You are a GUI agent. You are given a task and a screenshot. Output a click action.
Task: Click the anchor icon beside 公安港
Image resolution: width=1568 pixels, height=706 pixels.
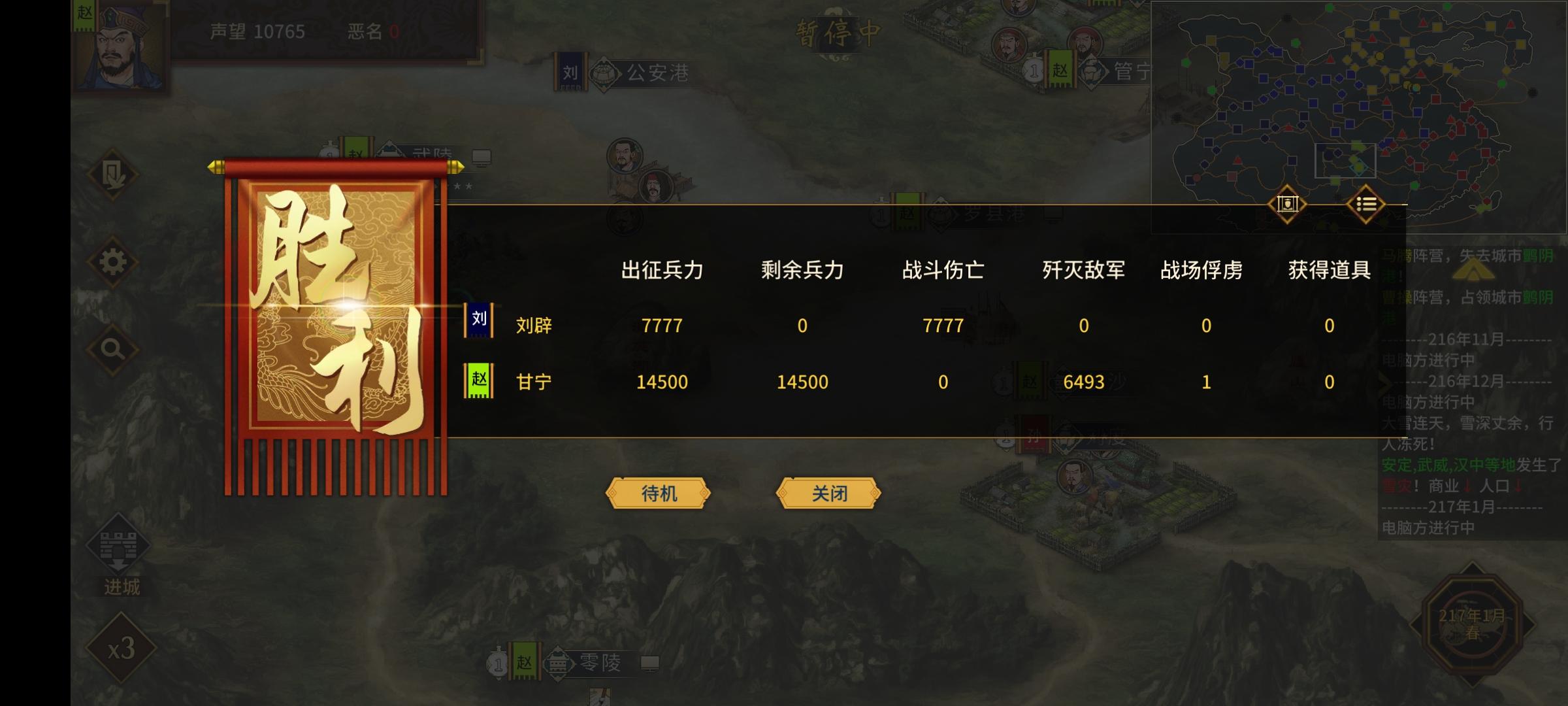pos(603,74)
